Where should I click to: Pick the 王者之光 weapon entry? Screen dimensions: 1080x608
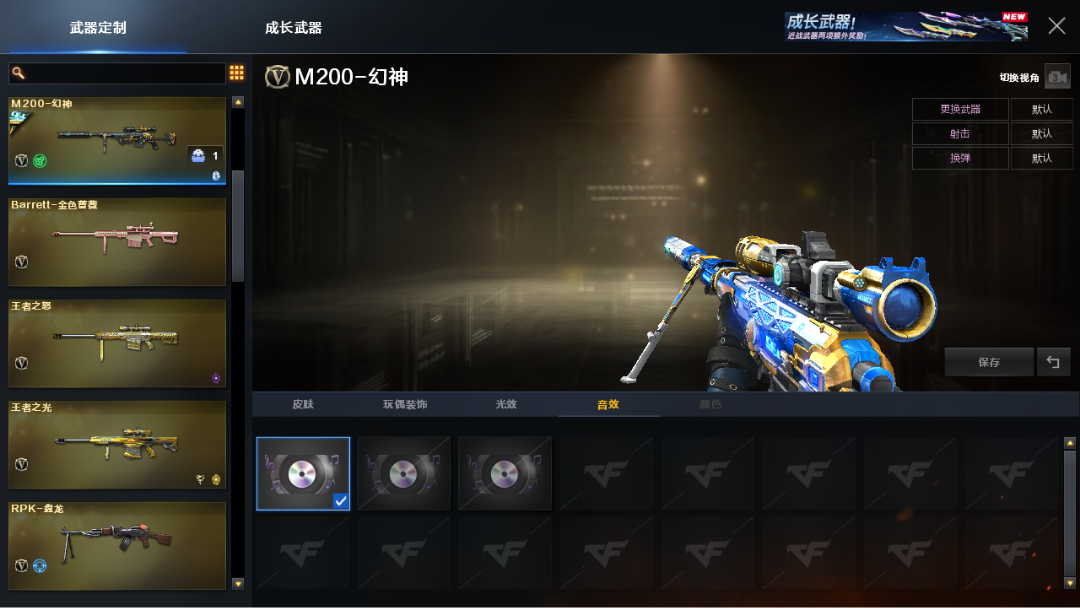click(117, 445)
